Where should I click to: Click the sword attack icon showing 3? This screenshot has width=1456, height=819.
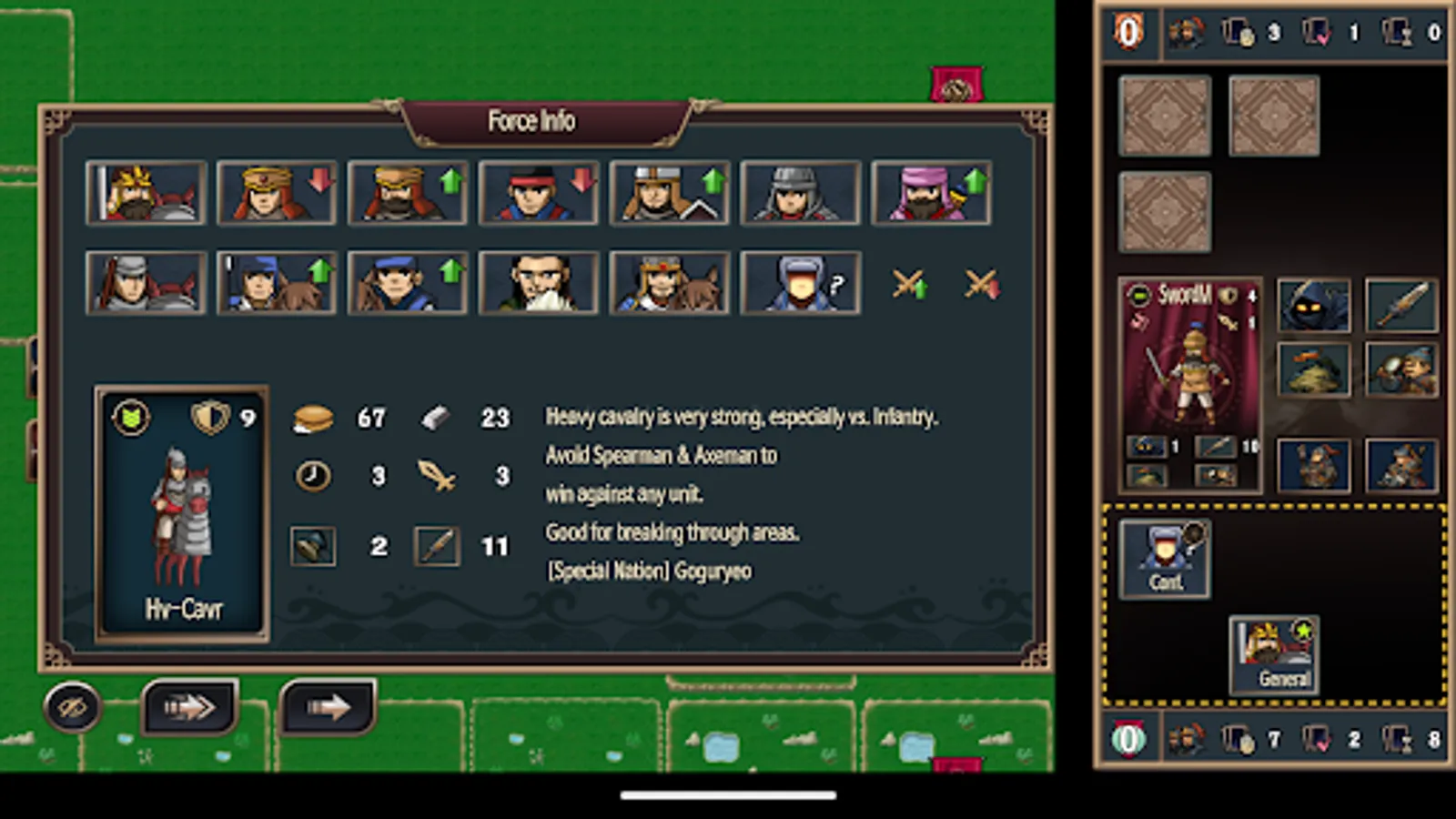pyautogui.click(x=437, y=476)
